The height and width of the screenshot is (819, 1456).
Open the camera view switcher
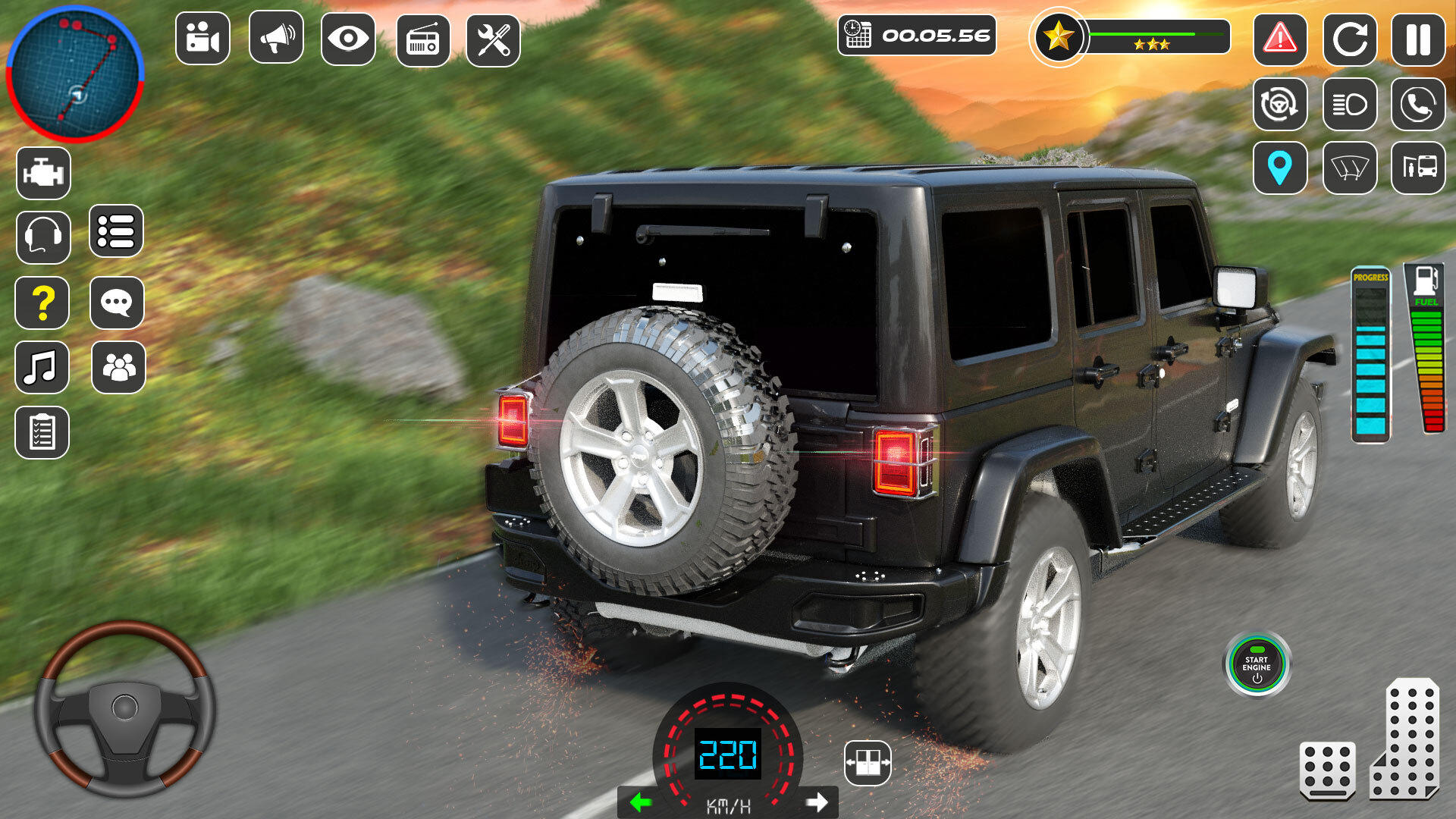click(x=201, y=38)
